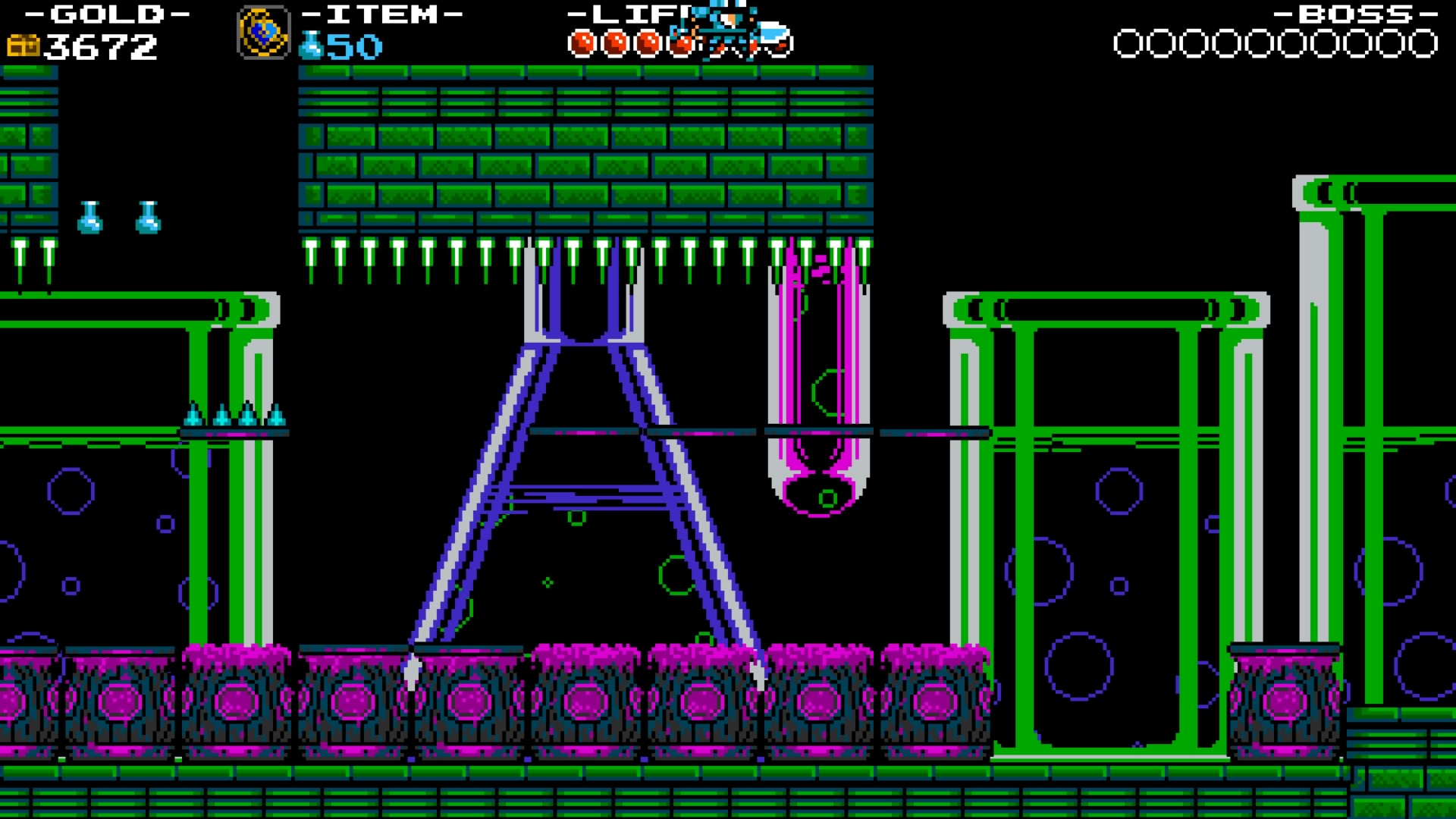Click the first empty BOSS circle marker
The height and width of the screenshot is (819, 1456).
[1128, 43]
